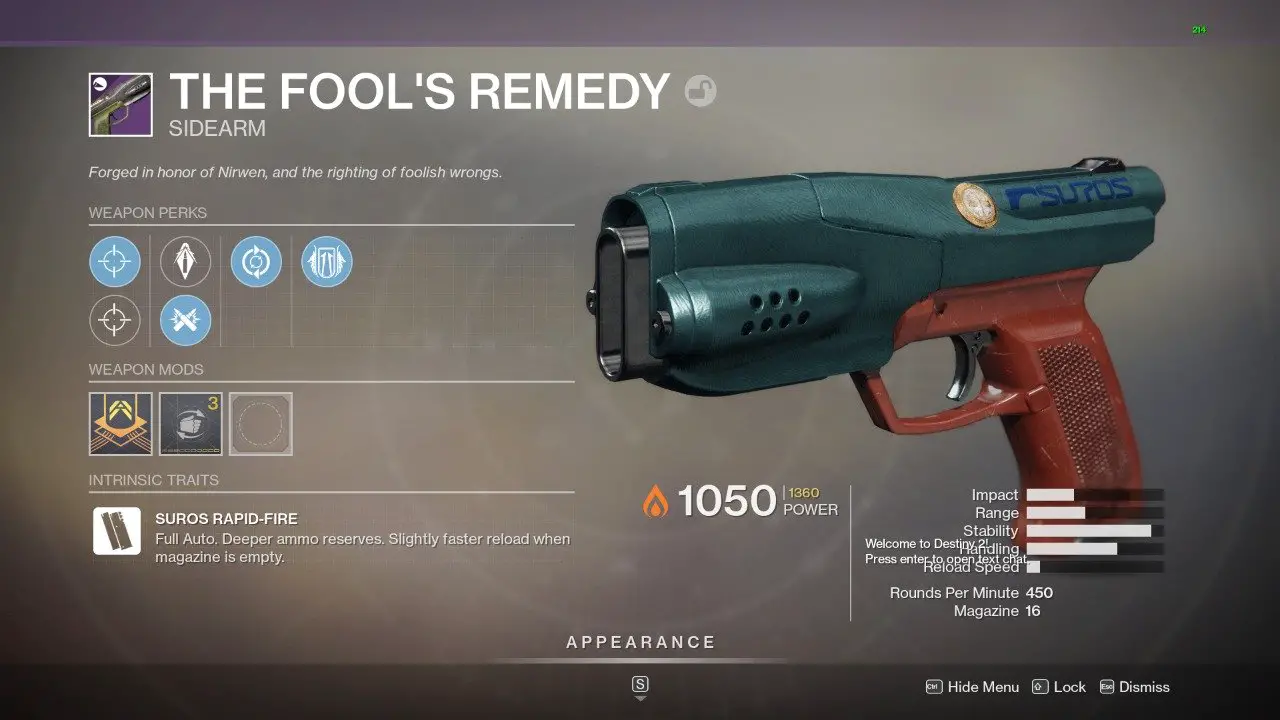
Task: Open the empty weapon mod socket
Action: [x=261, y=424]
